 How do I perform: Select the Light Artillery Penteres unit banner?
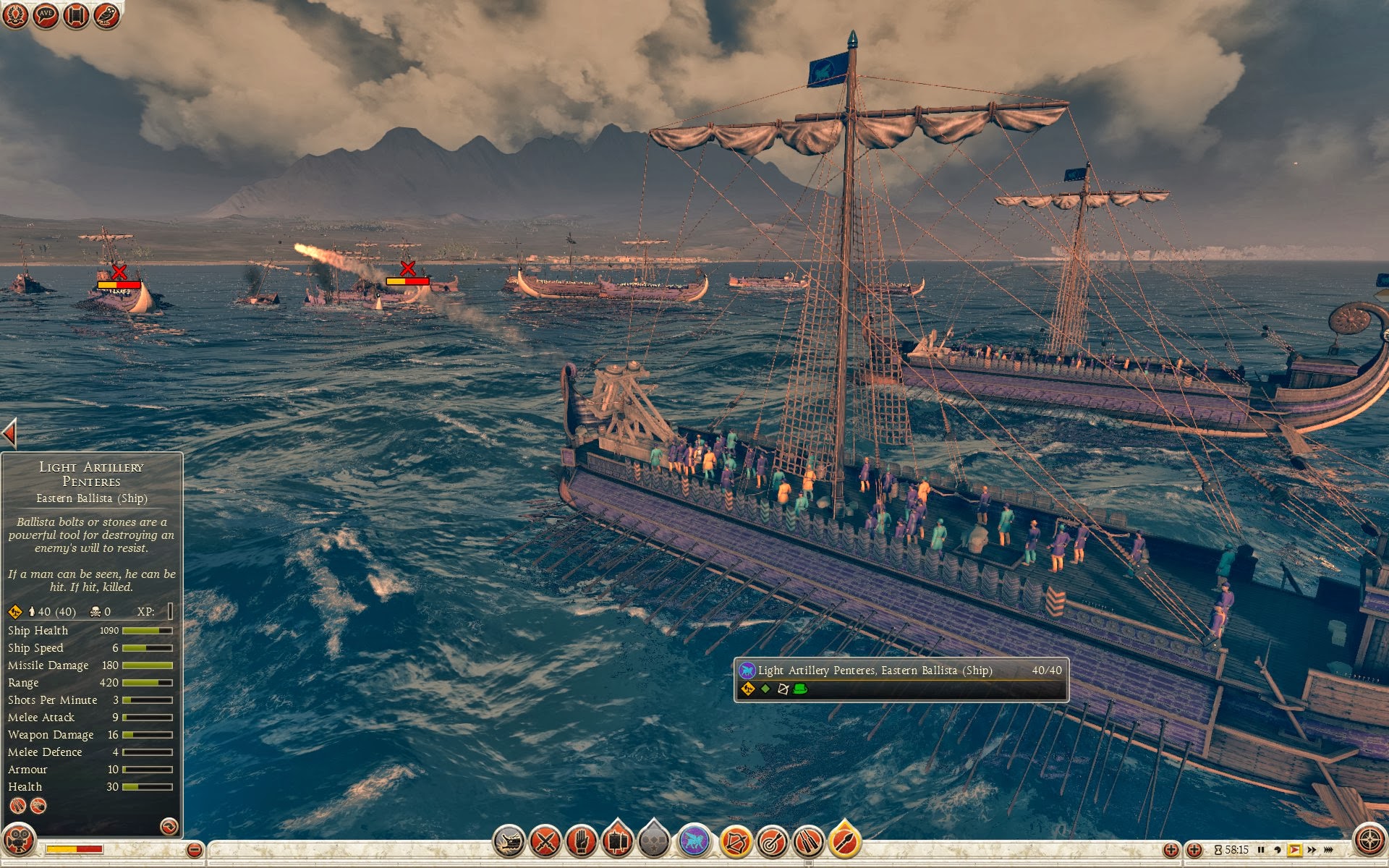(x=901, y=678)
